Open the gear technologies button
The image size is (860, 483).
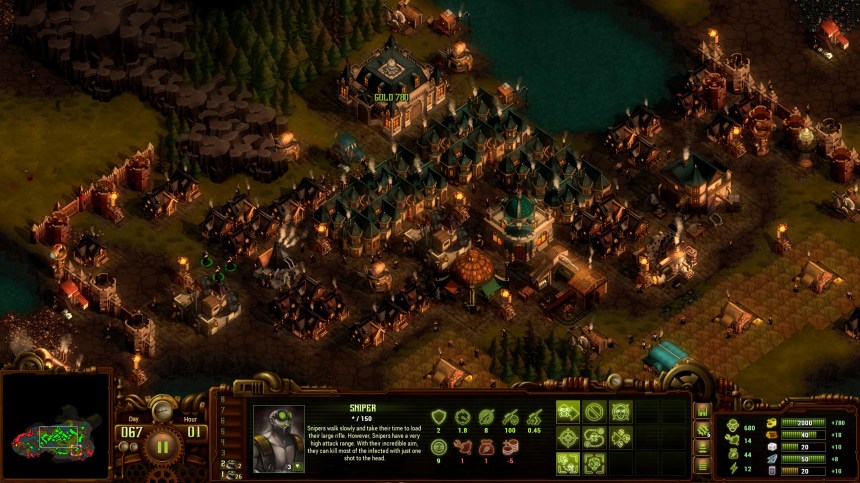pos(701,429)
